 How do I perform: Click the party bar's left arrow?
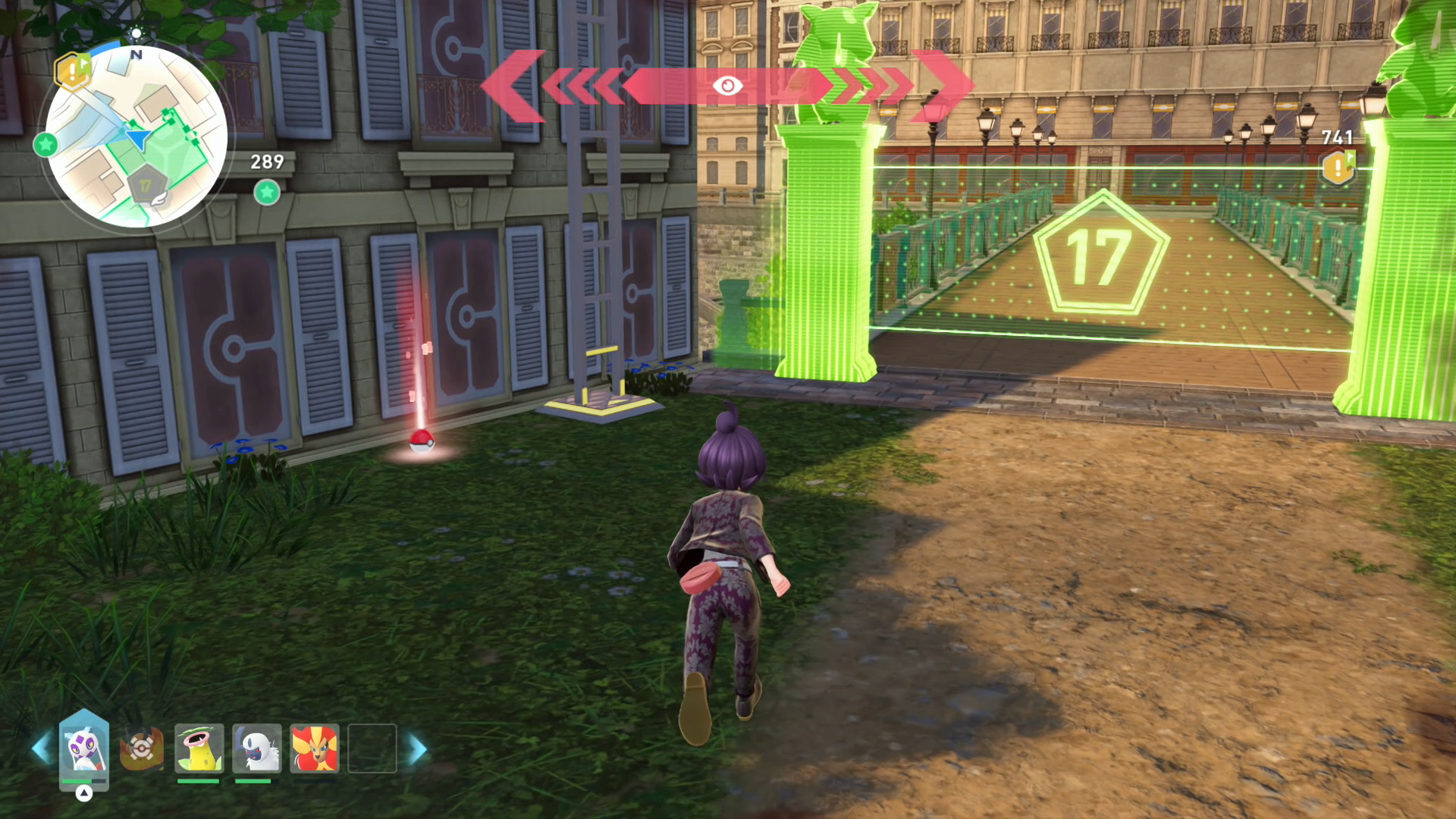click(x=40, y=748)
